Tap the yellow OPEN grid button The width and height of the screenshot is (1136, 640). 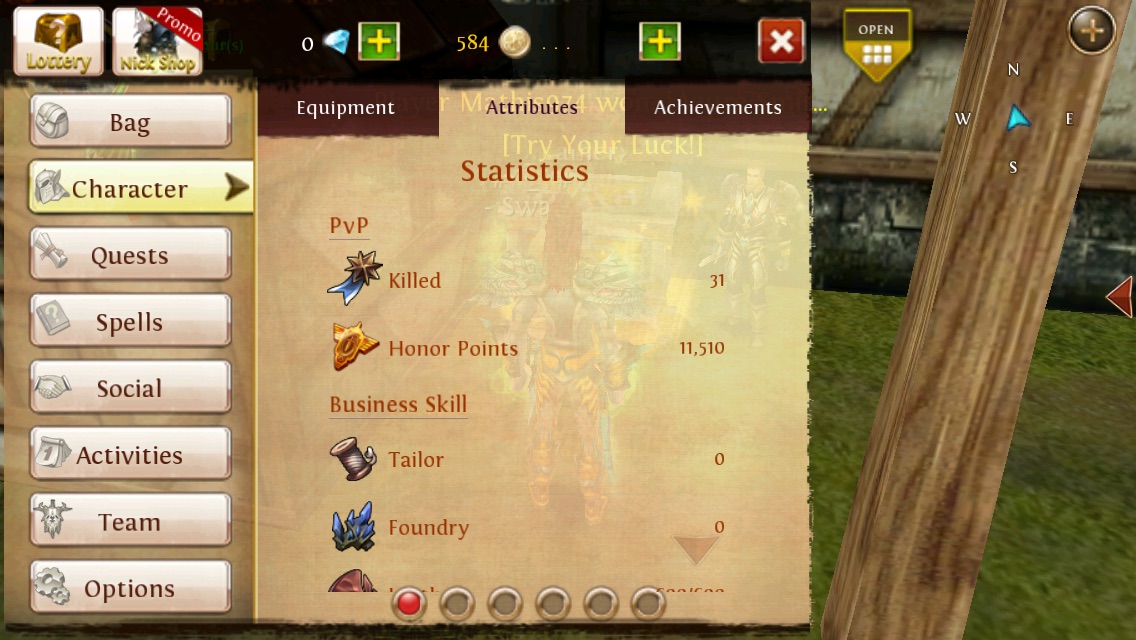(x=876, y=44)
